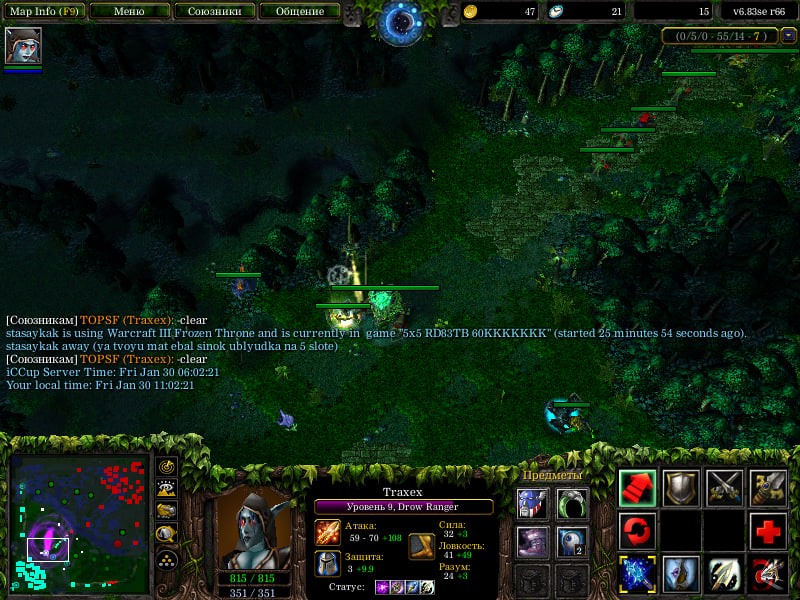Open the Союзники allies menu

[x=213, y=12]
